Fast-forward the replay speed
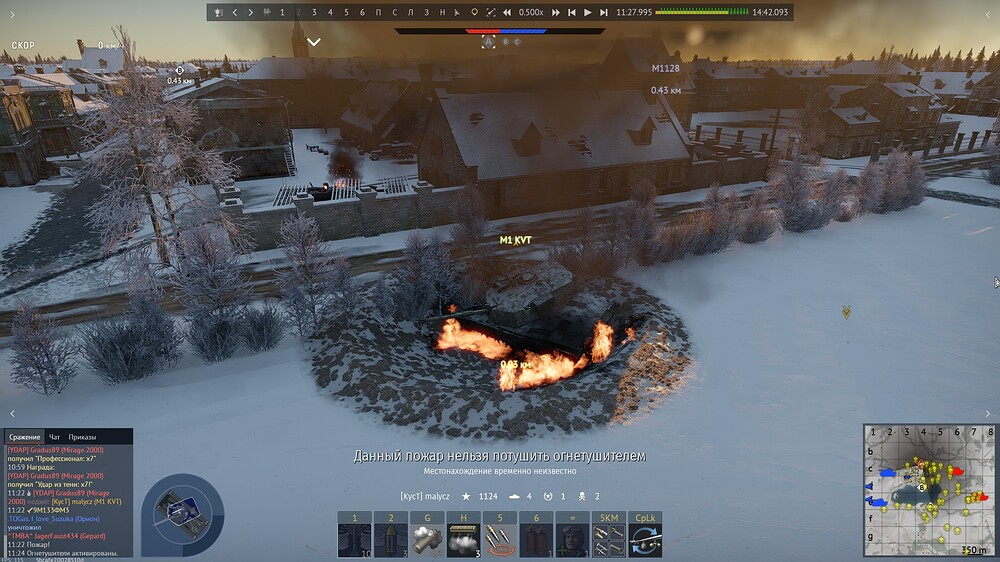 pyautogui.click(x=554, y=12)
